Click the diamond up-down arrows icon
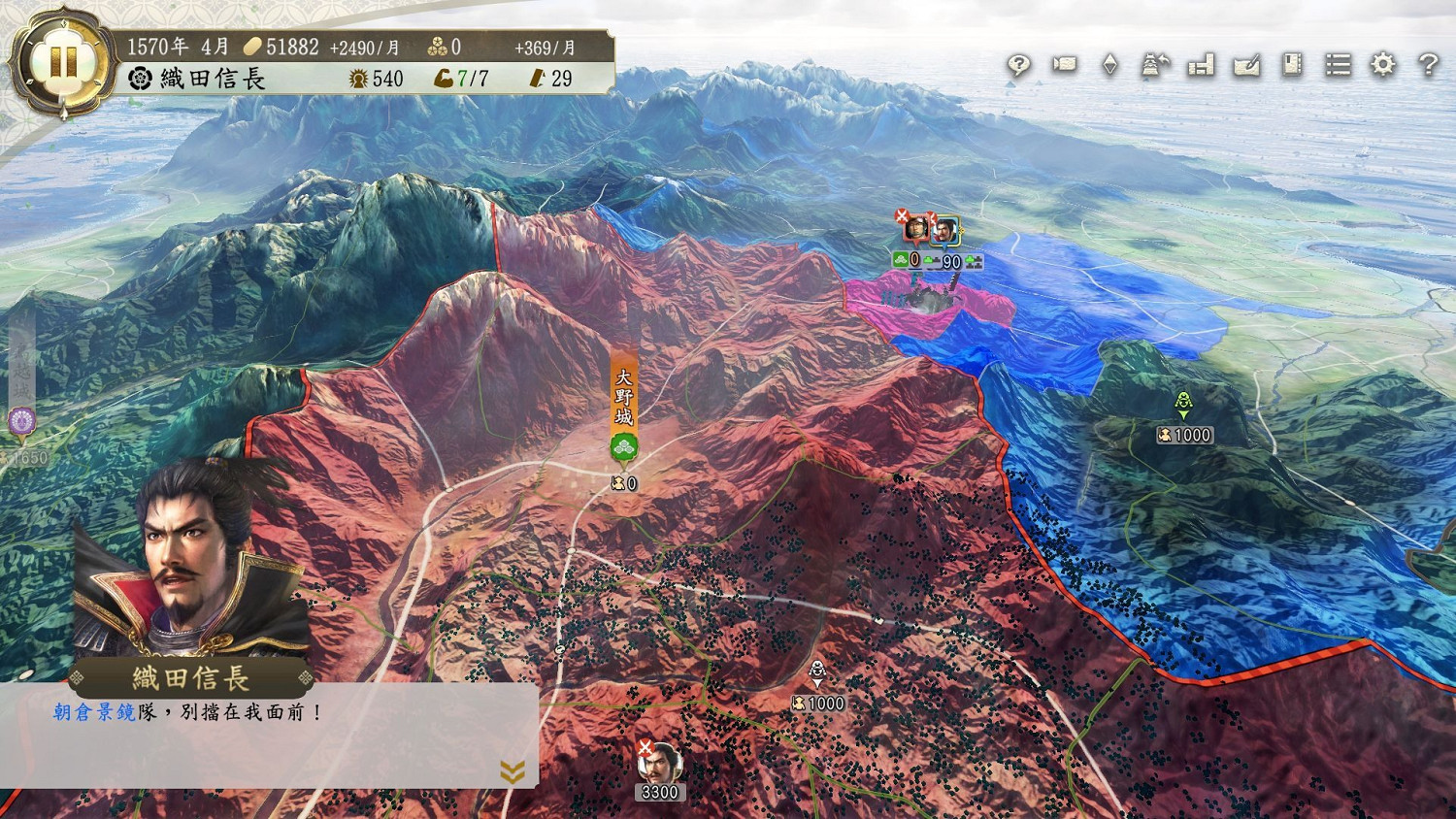 tap(1109, 65)
